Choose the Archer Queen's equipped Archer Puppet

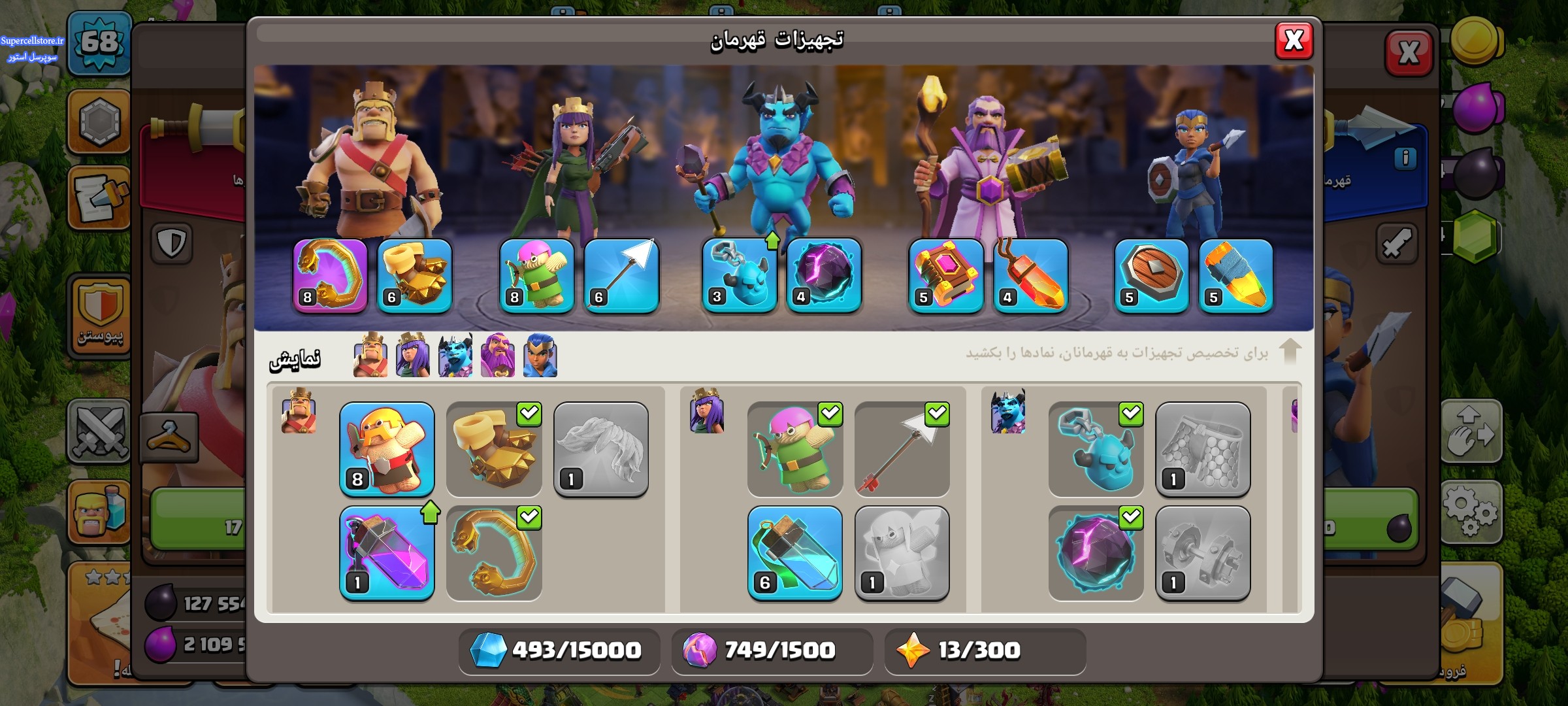coord(537,276)
